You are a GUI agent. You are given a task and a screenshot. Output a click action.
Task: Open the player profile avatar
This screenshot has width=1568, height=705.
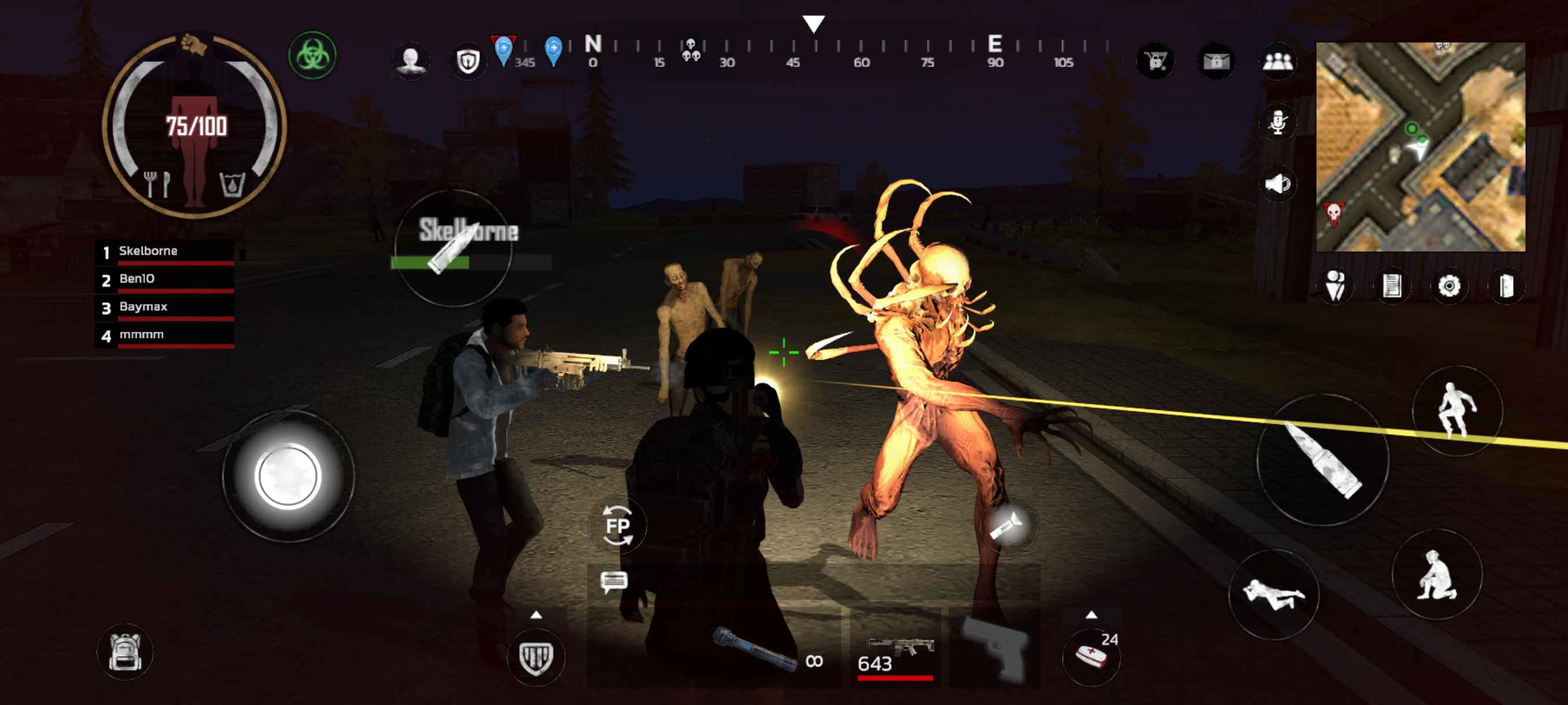[x=412, y=61]
